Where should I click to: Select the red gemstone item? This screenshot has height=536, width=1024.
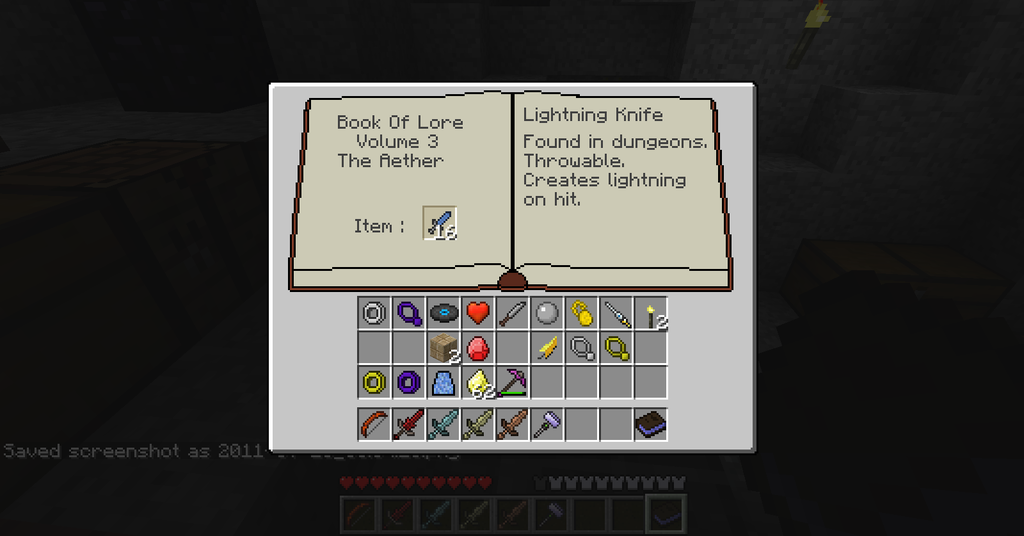coord(478,348)
